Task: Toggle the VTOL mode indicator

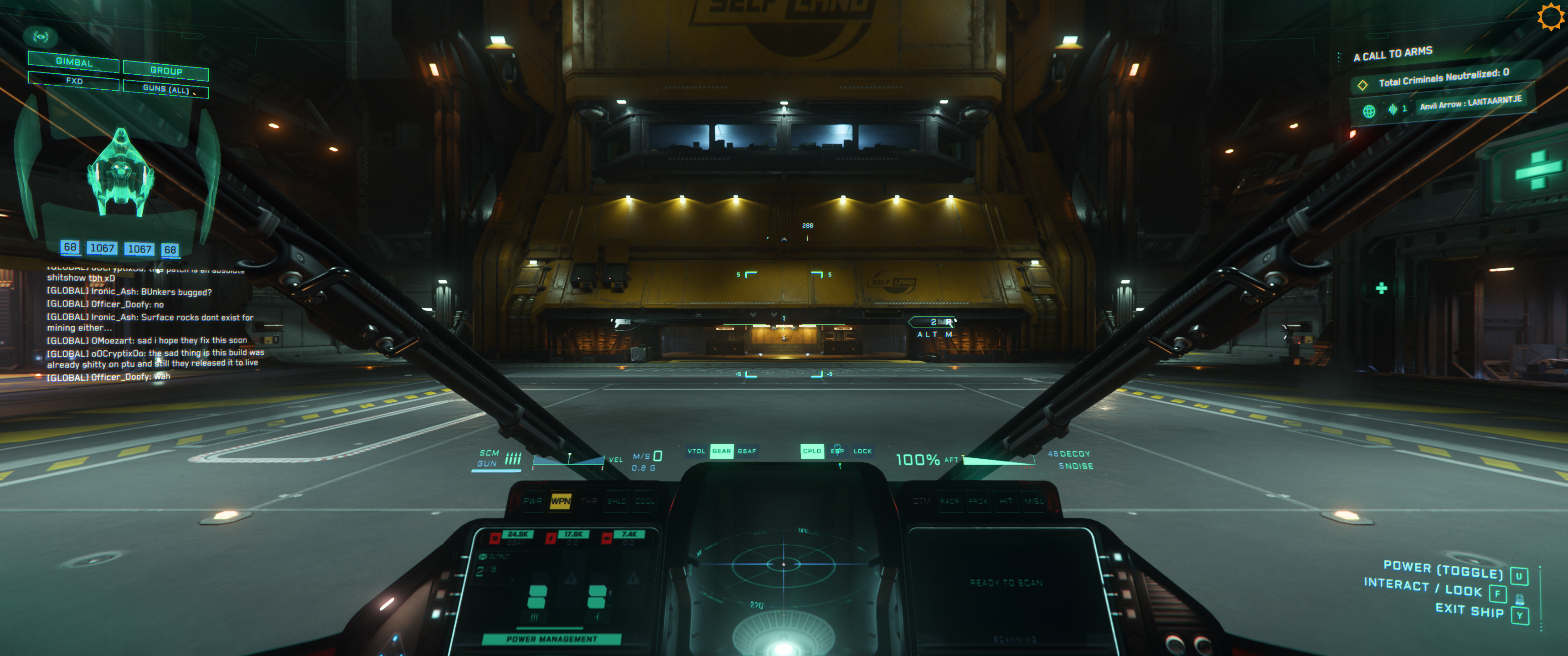Action: pyautogui.click(x=696, y=451)
